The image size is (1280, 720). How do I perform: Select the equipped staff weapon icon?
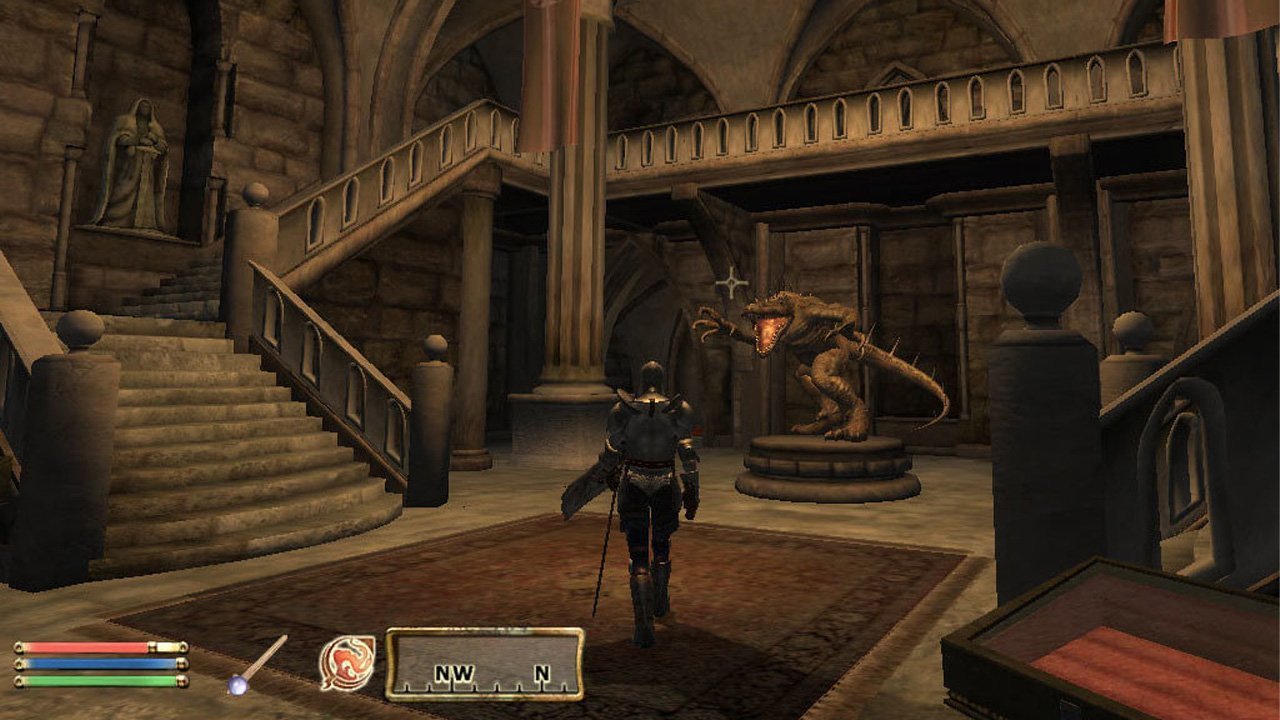point(257,664)
